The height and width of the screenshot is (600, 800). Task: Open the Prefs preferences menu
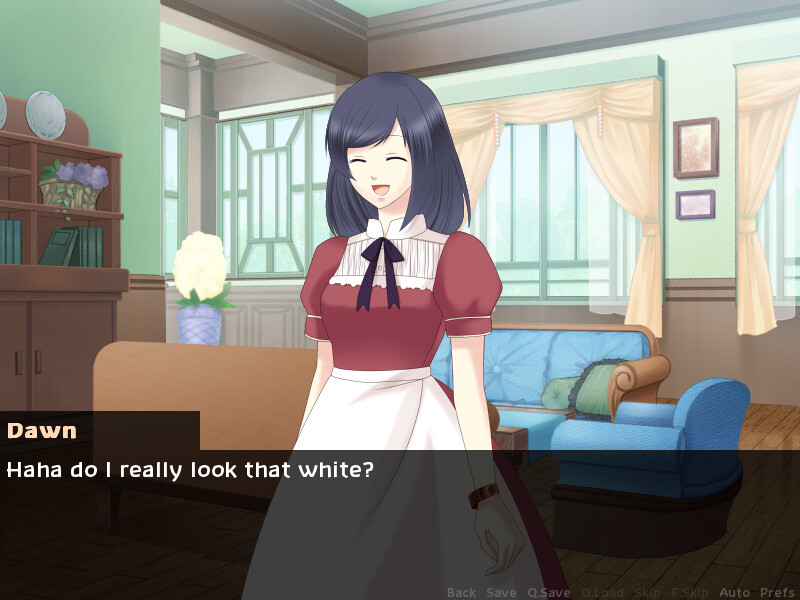click(x=777, y=592)
